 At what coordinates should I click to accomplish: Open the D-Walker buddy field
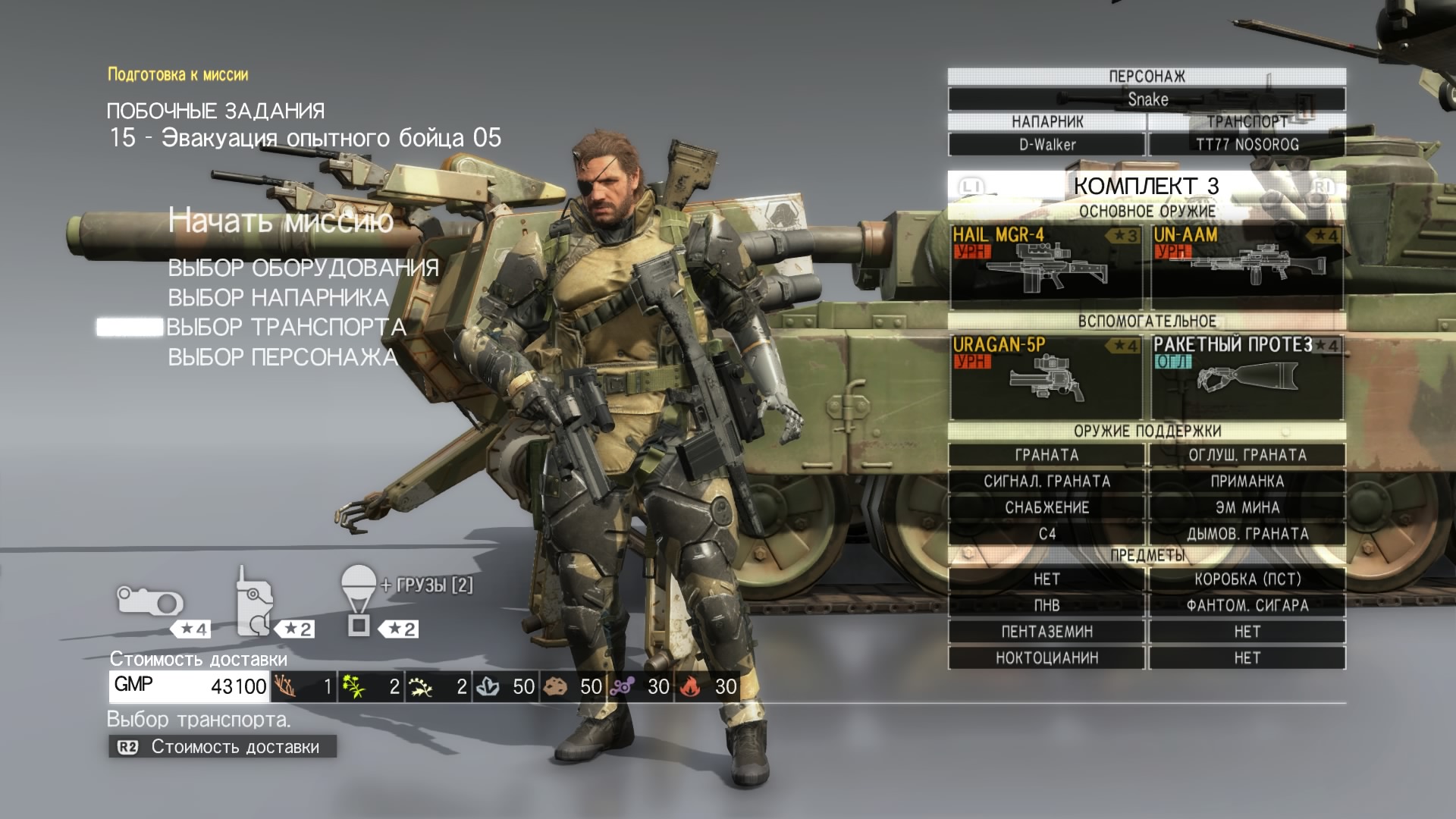point(1046,144)
